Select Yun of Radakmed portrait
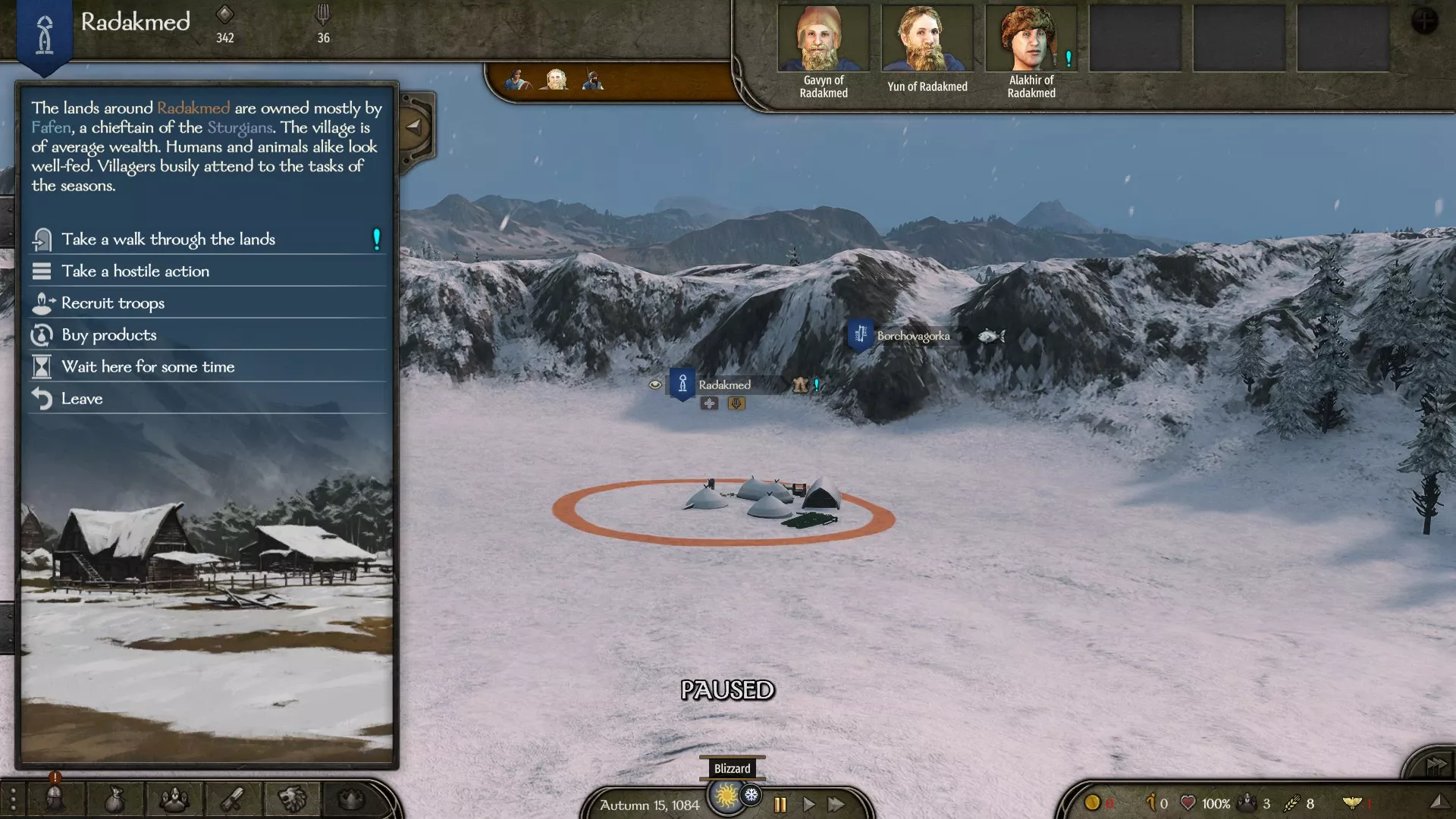Screen dimensions: 1456x819 point(927,39)
